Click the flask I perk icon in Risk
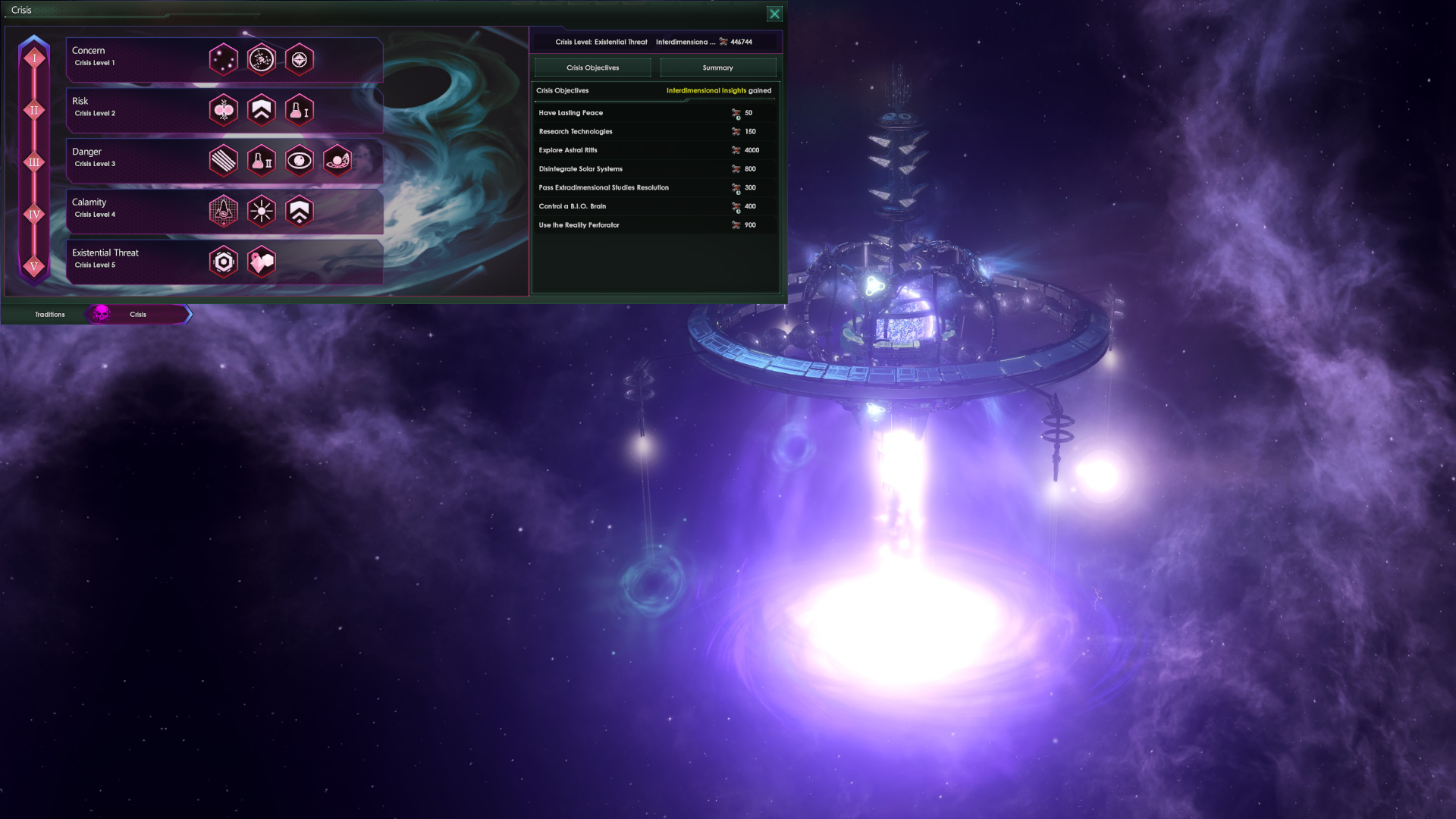 click(300, 111)
